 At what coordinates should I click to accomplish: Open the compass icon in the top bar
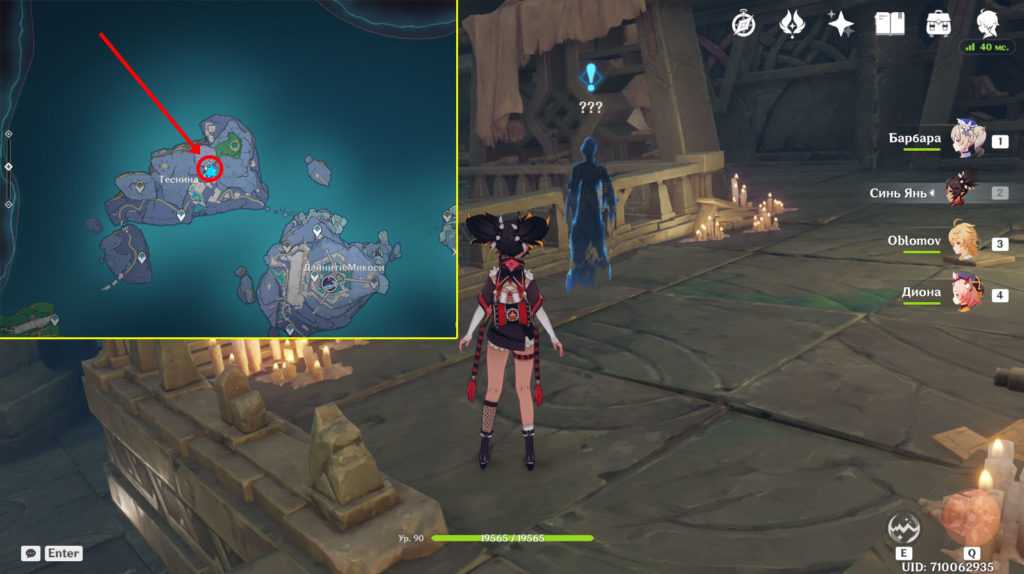(x=743, y=23)
